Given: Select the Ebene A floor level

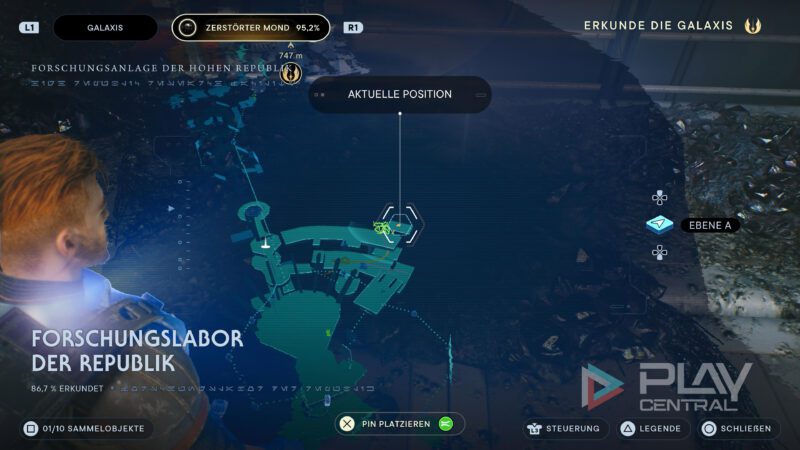Looking at the screenshot, I should tap(659, 225).
